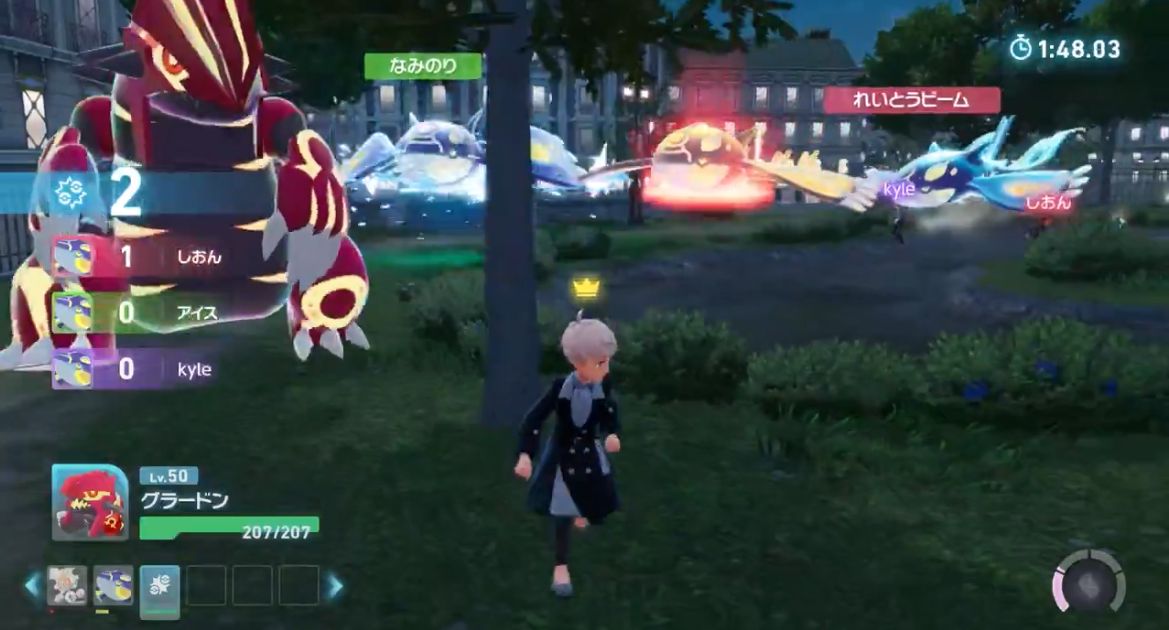The height and width of the screenshot is (630, 1169).
Task: Choose the white Pokémon party slot
Action: point(67,585)
